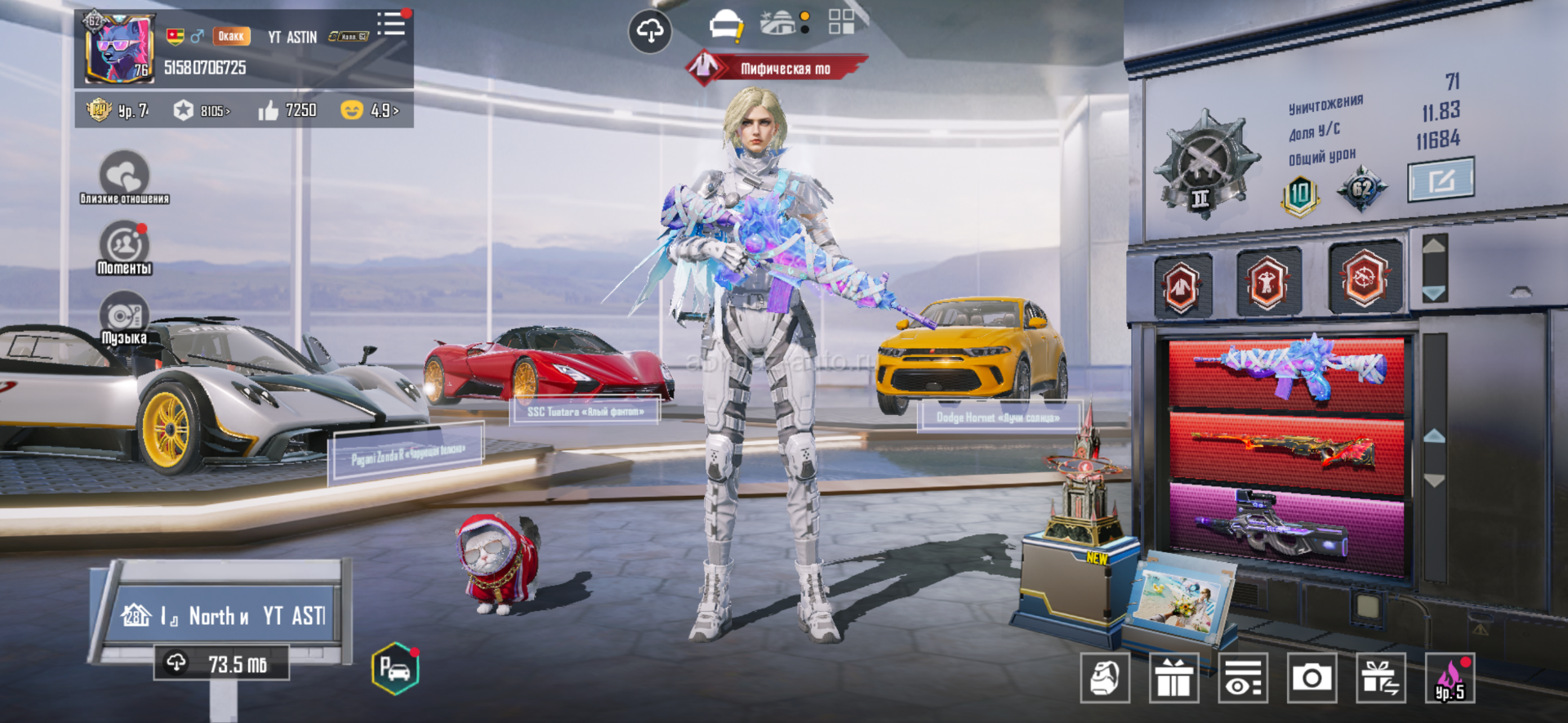Show the 4.9 smiley rating details

tap(369, 110)
